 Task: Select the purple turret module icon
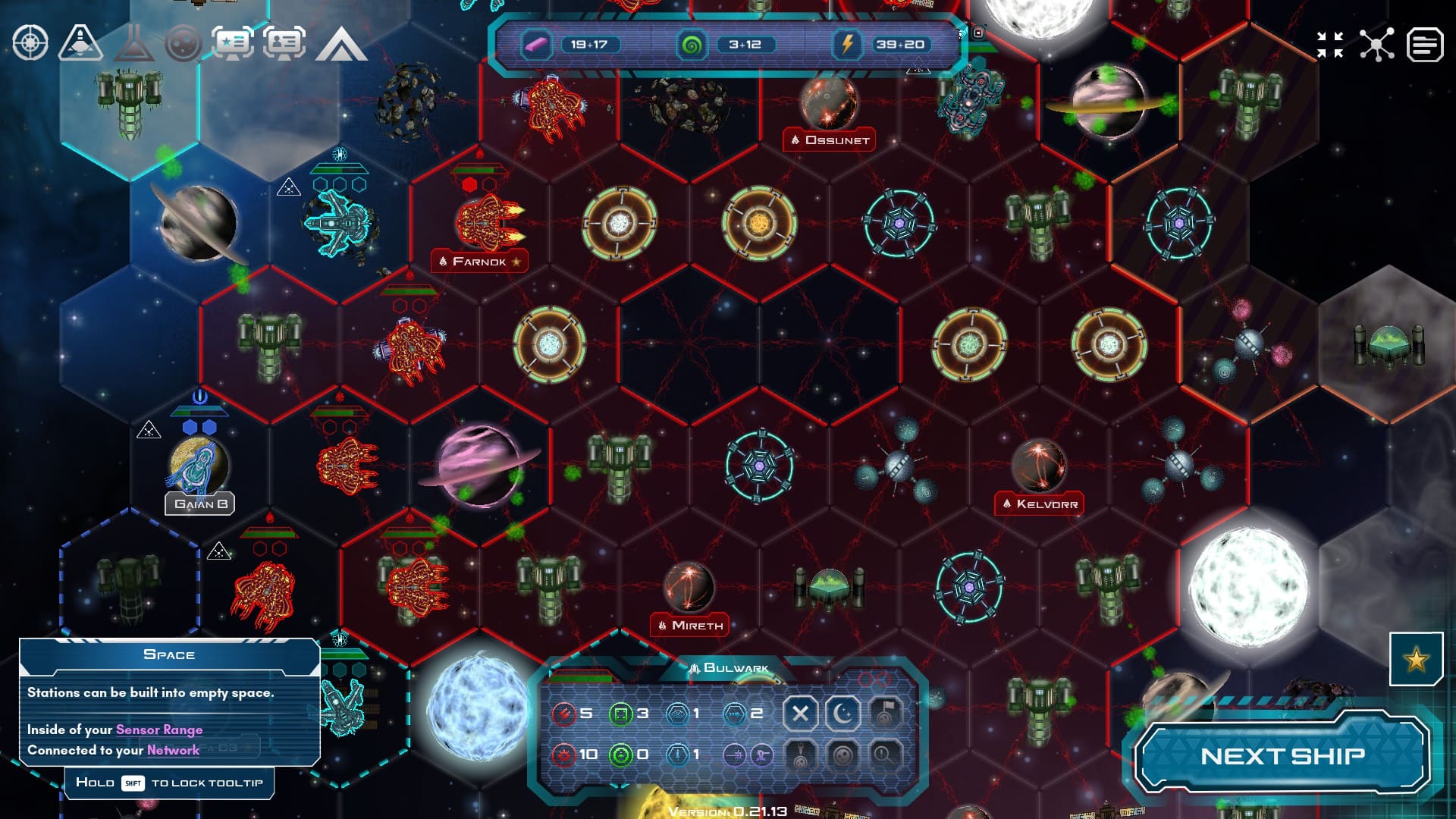click(761, 755)
